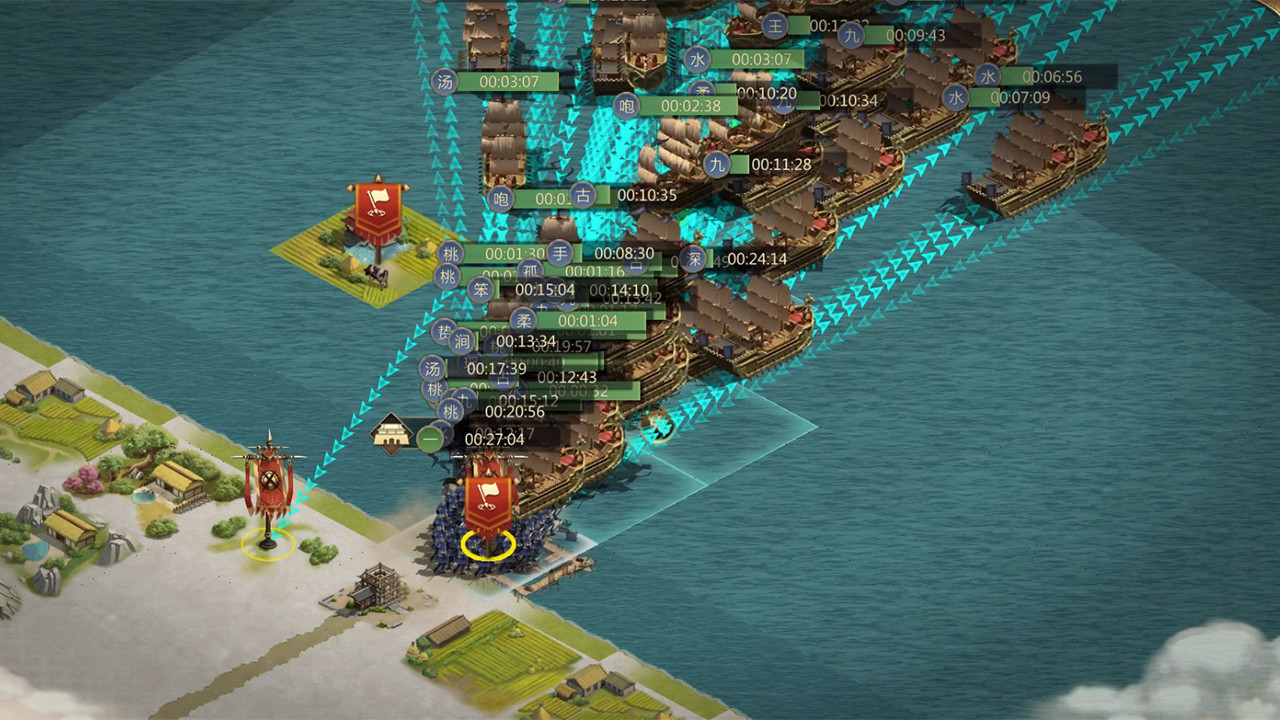Click the 王 badge at the top of the fleet
The image size is (1280, 720).
click(x=774, y=26)
